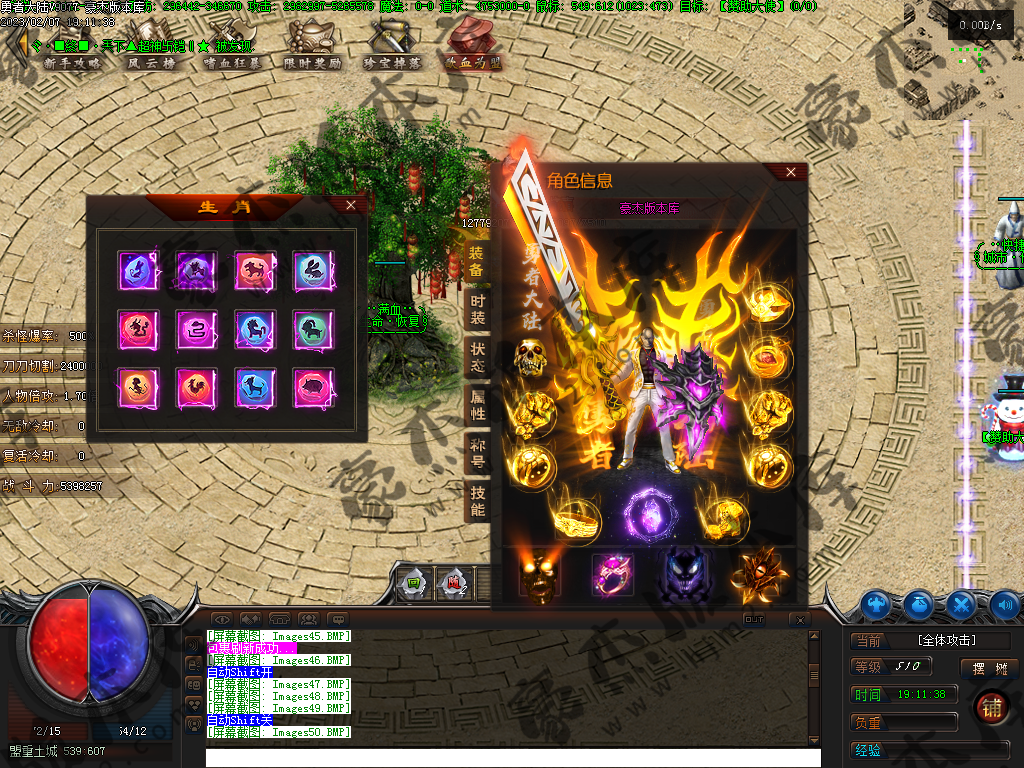Open the 属性 attributes tab
The height and width of the screenshot is (768, 1024).
coord(477,406)
